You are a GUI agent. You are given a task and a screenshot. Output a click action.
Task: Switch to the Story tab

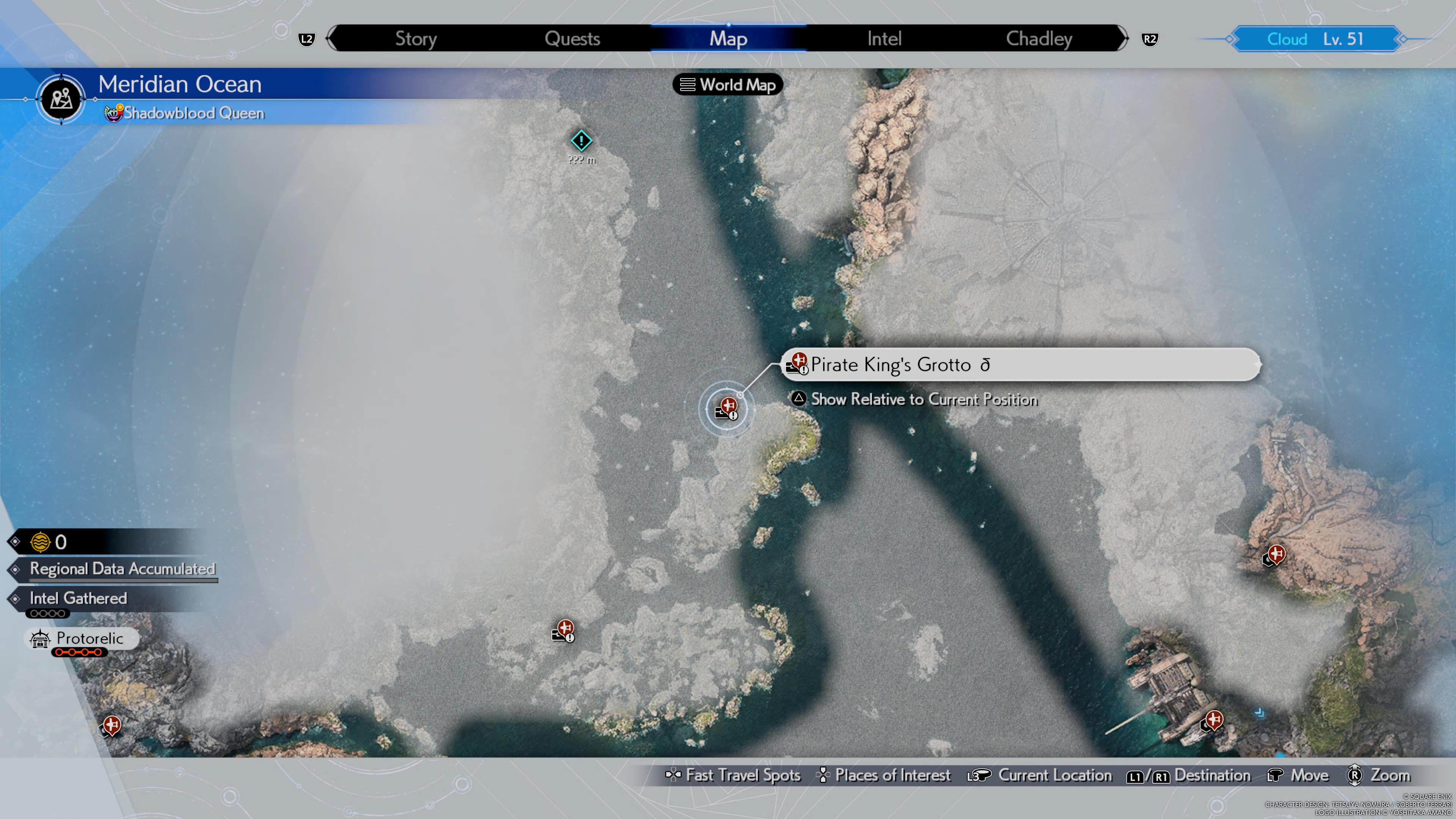point(416,38)
